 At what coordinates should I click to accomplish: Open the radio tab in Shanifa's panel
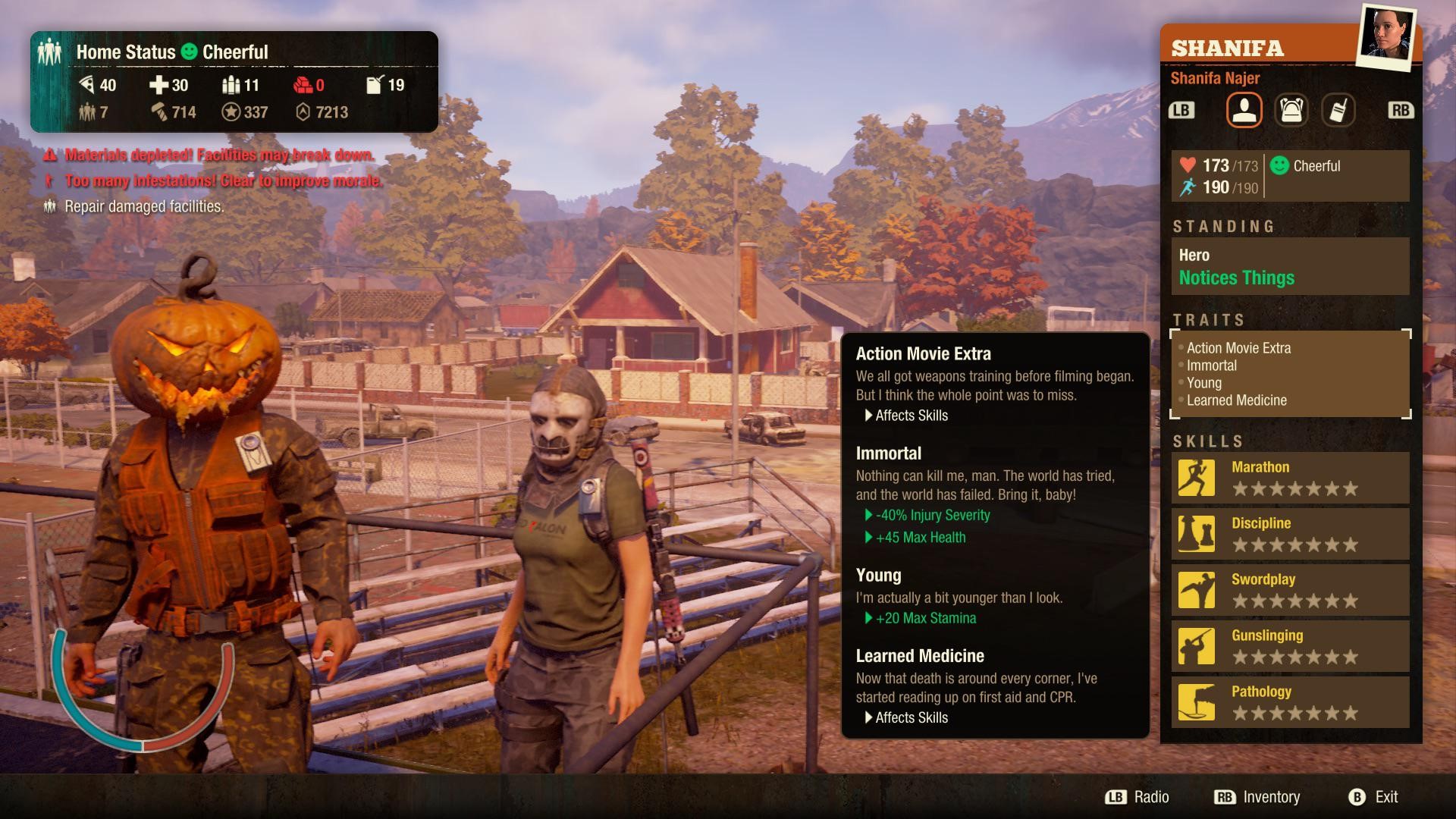point(1339,110)
